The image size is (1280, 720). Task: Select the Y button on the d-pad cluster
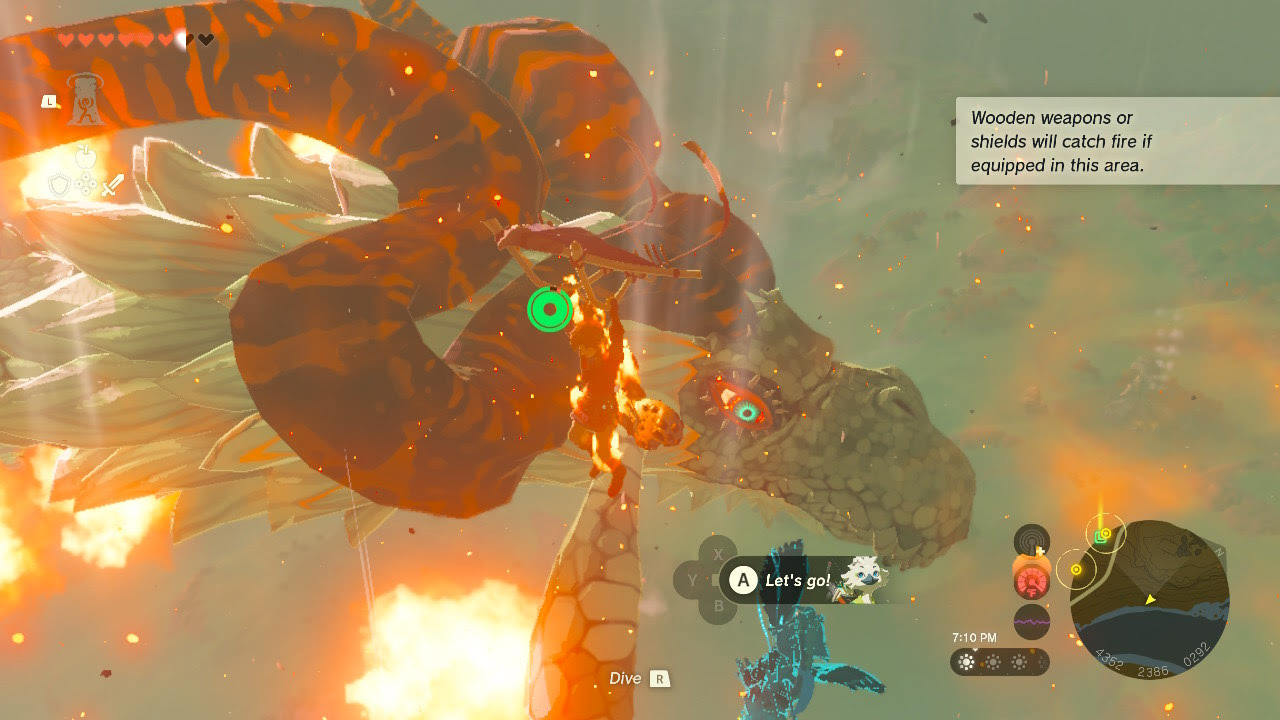pyautogui.click(x=692, y=578)
